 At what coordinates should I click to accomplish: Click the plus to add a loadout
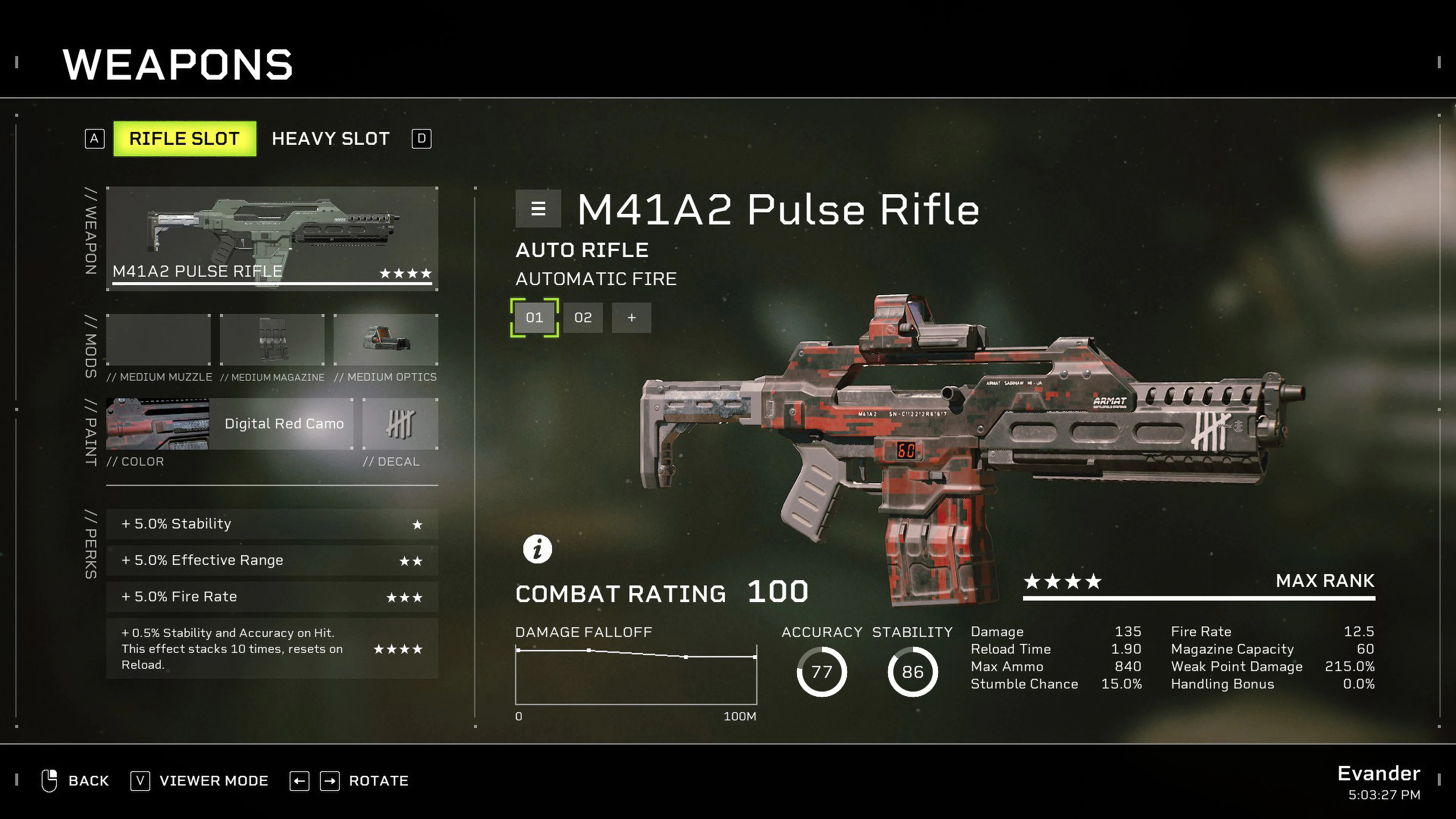631,318
